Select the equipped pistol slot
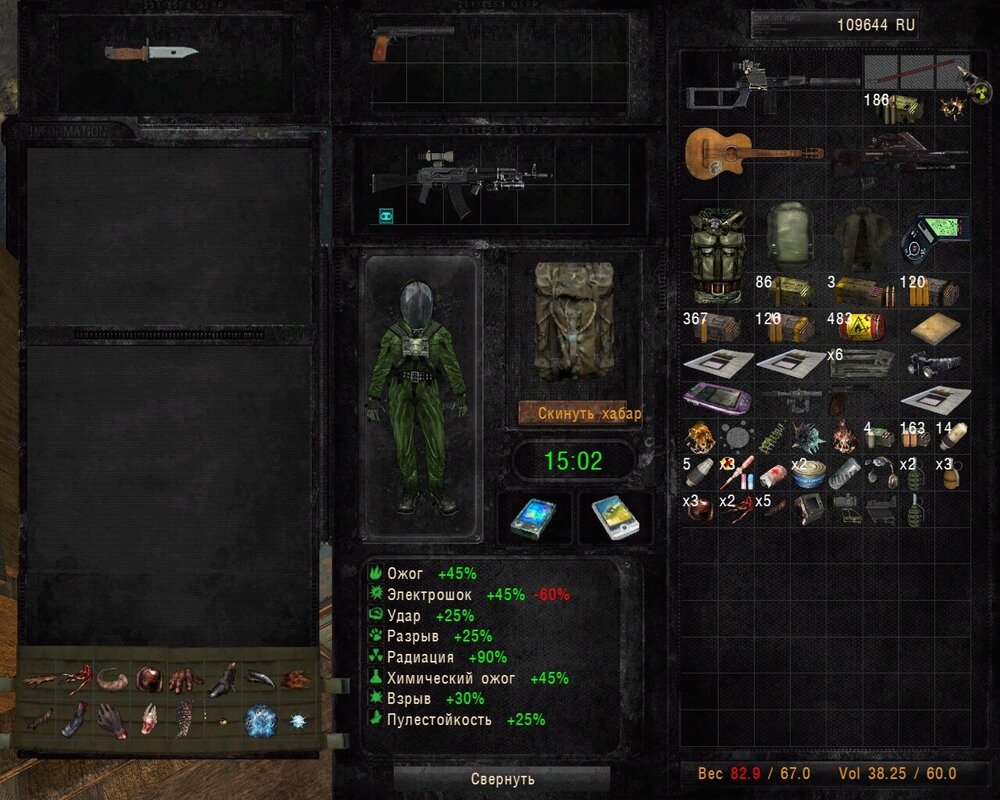Image resolution: width=1000 pixels, height=800 pixels. tap(411, 41)
